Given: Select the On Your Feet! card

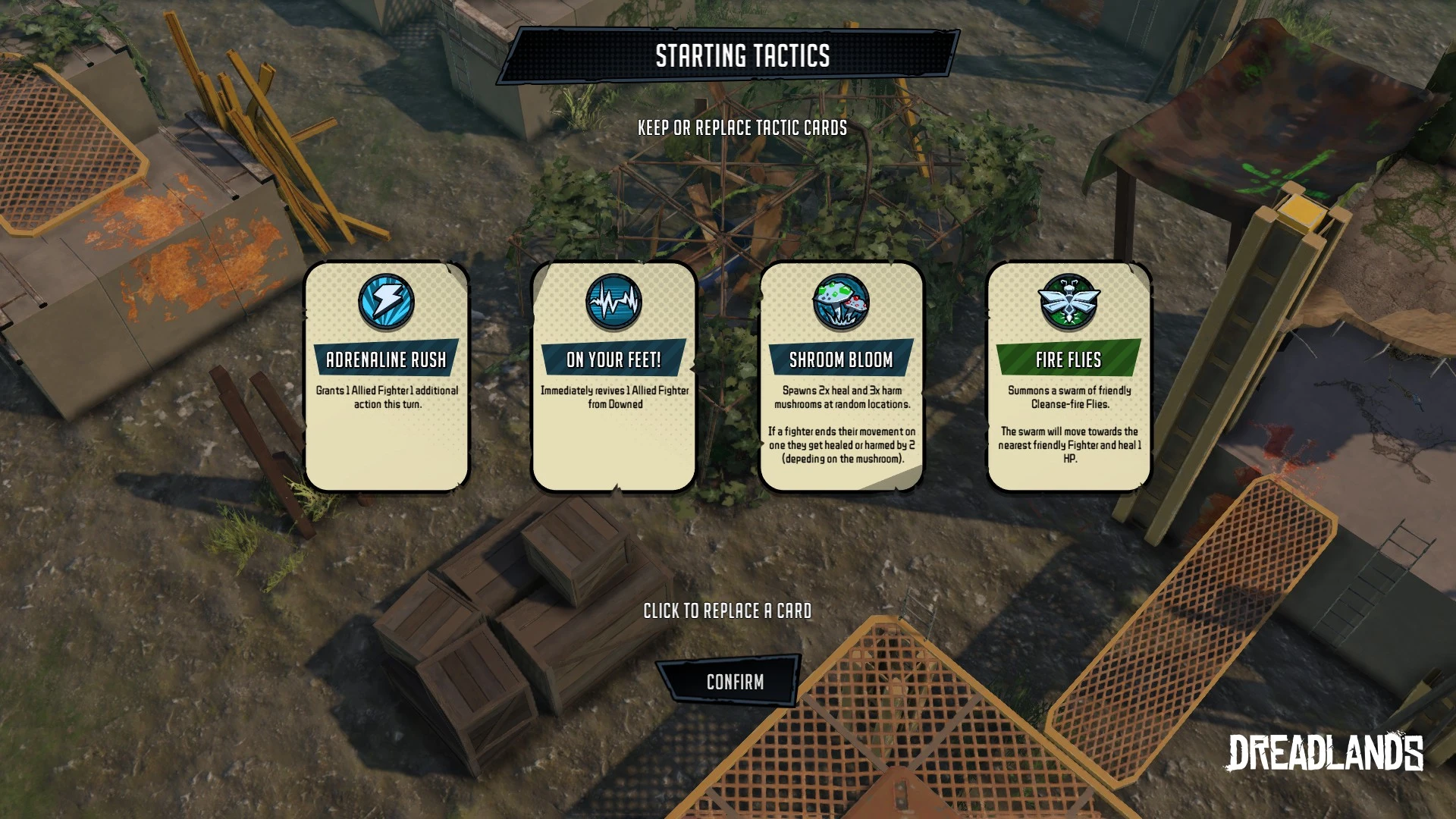Looking at the screenshot, I should click(x=614, y=377).
